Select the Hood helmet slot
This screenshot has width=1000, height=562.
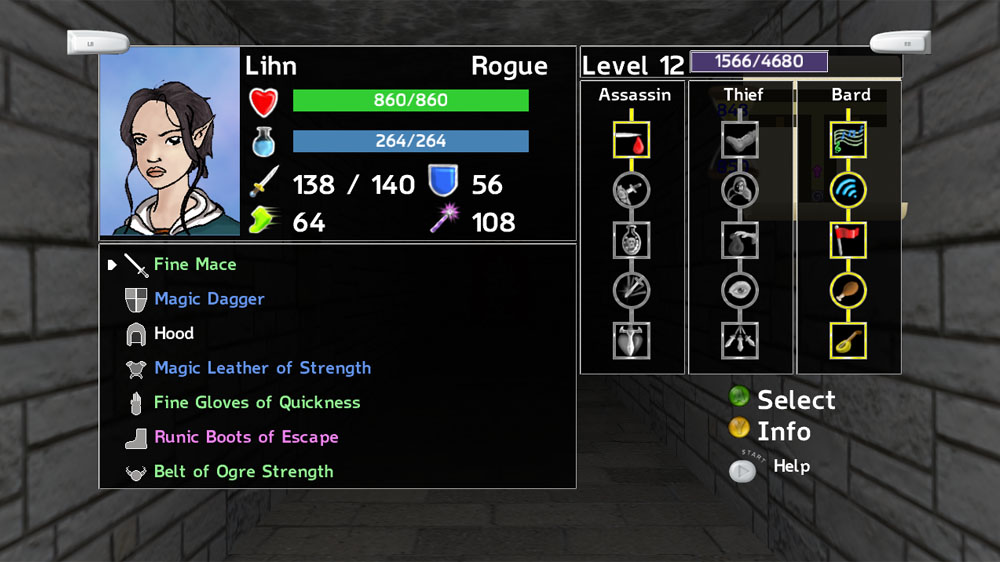point(173,334)
